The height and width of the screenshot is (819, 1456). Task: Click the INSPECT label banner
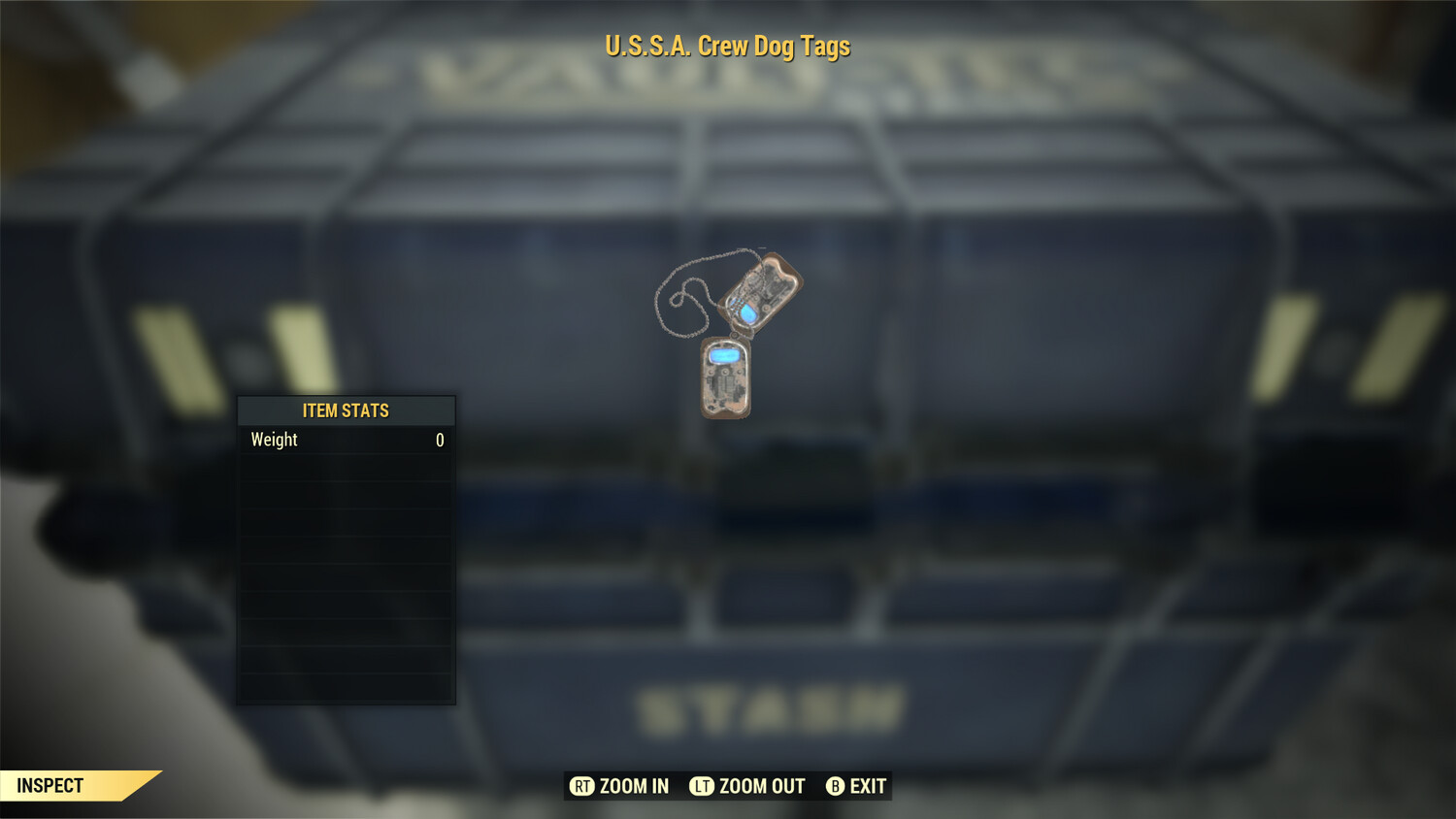(x=53, y=786)
